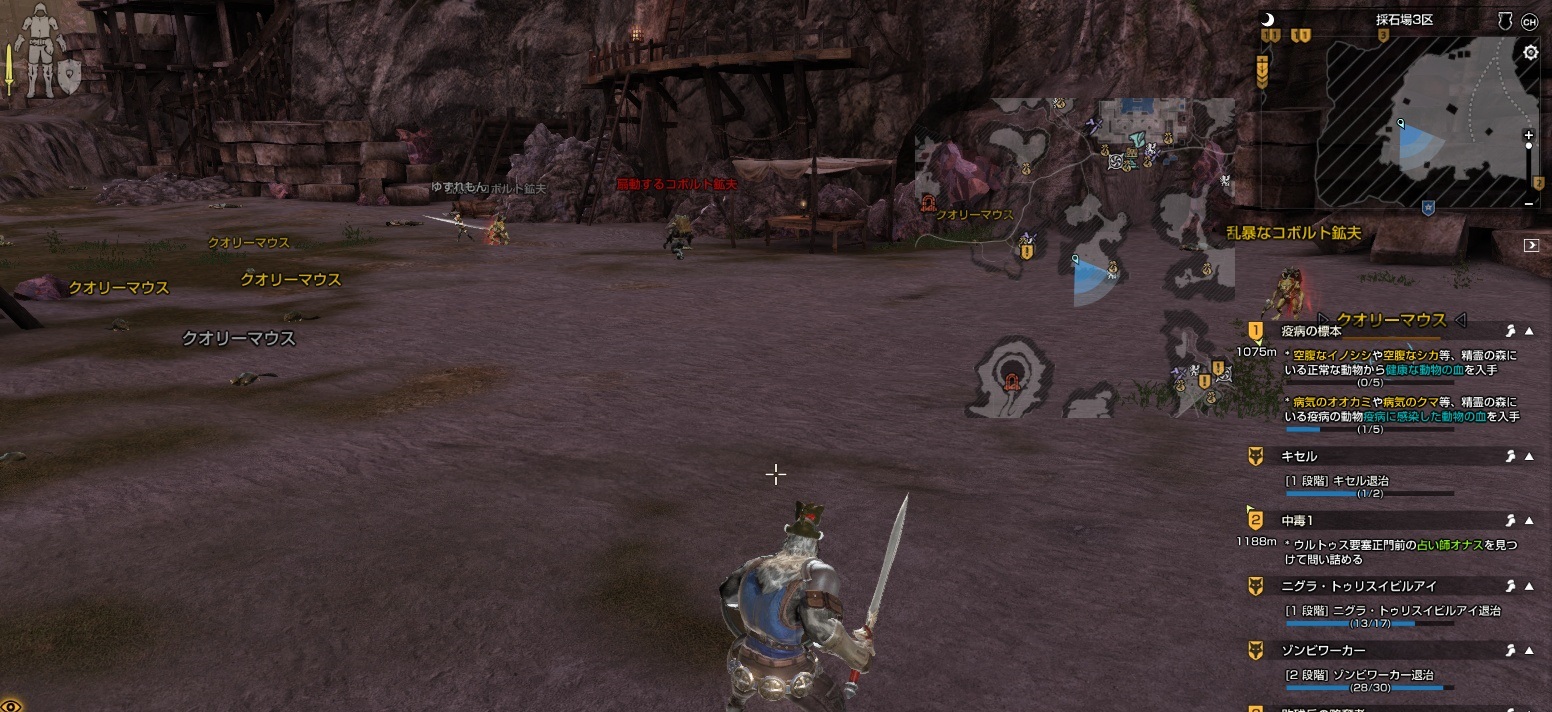Image resolution: width=1552 pixels, height=712 pixels.
Task: Collapse the ニグラ・トゥリスイビルアイ quest objectives
Action: pos(1529,586)
